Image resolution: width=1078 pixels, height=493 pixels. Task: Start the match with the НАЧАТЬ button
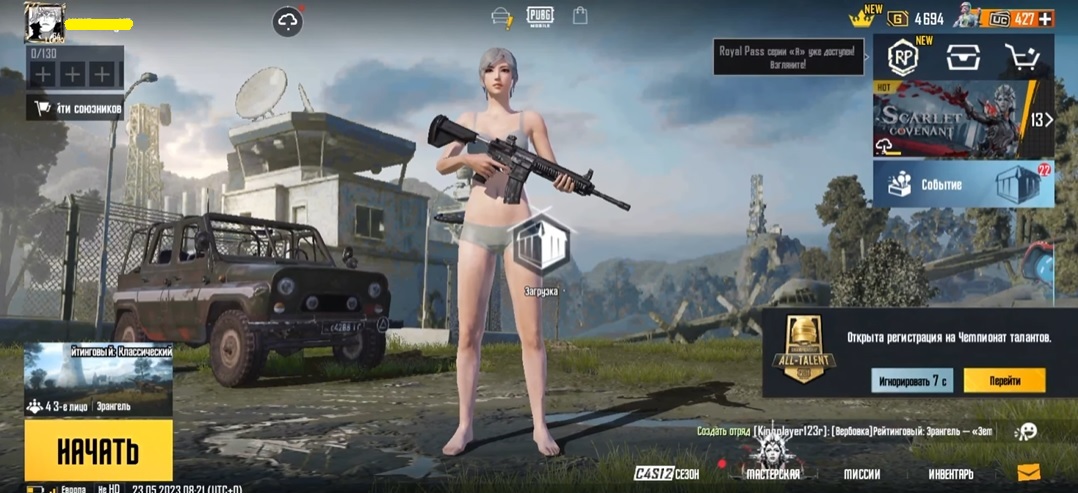pyautogui.click(x=98, y=450)
